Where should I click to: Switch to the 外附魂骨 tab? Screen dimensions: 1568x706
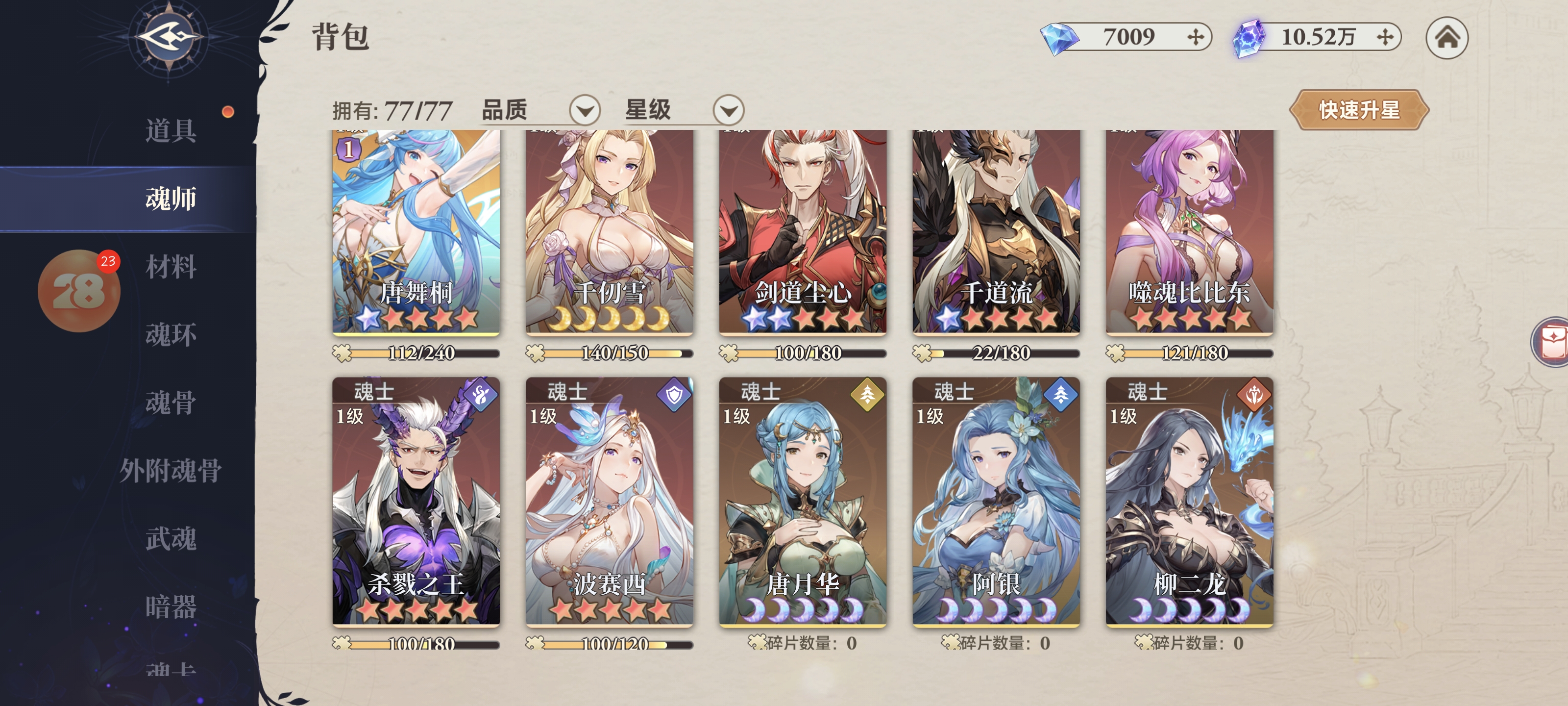point(171,471)
